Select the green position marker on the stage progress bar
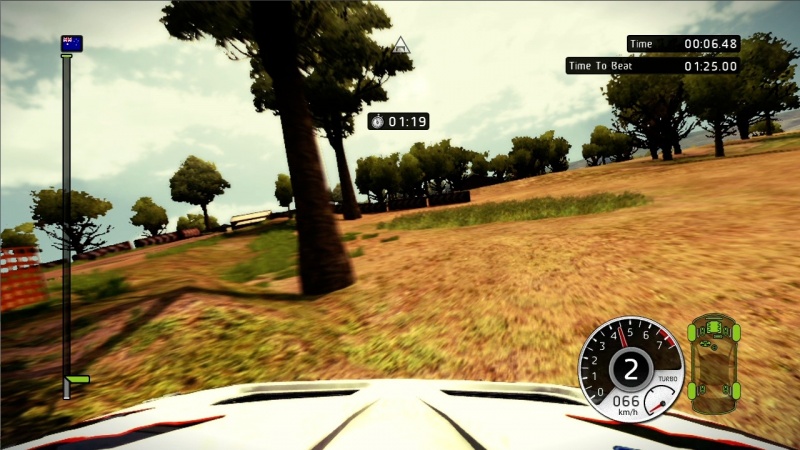Screen dimensions: 800x450 pos(76,379)
